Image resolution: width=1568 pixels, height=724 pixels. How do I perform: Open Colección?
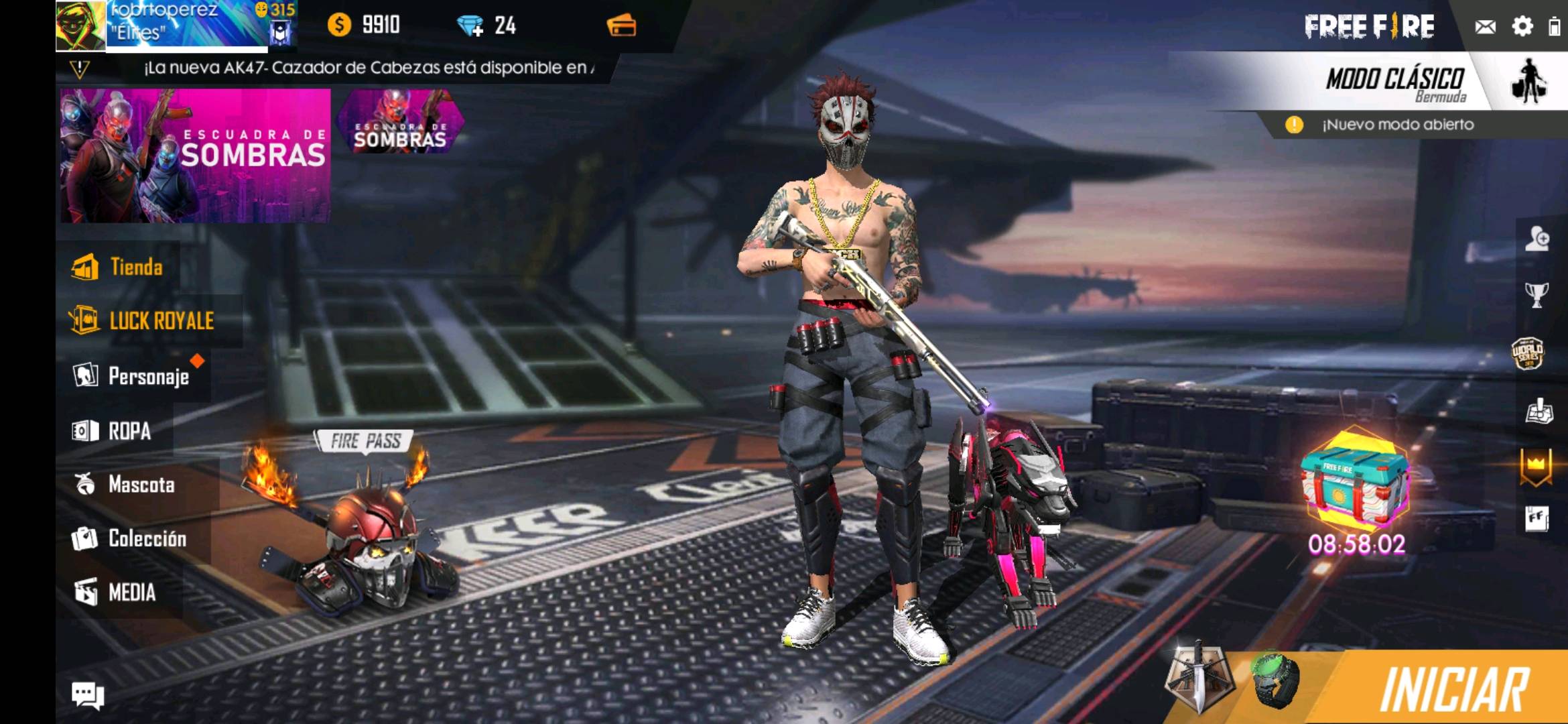[x=130, y=538]
